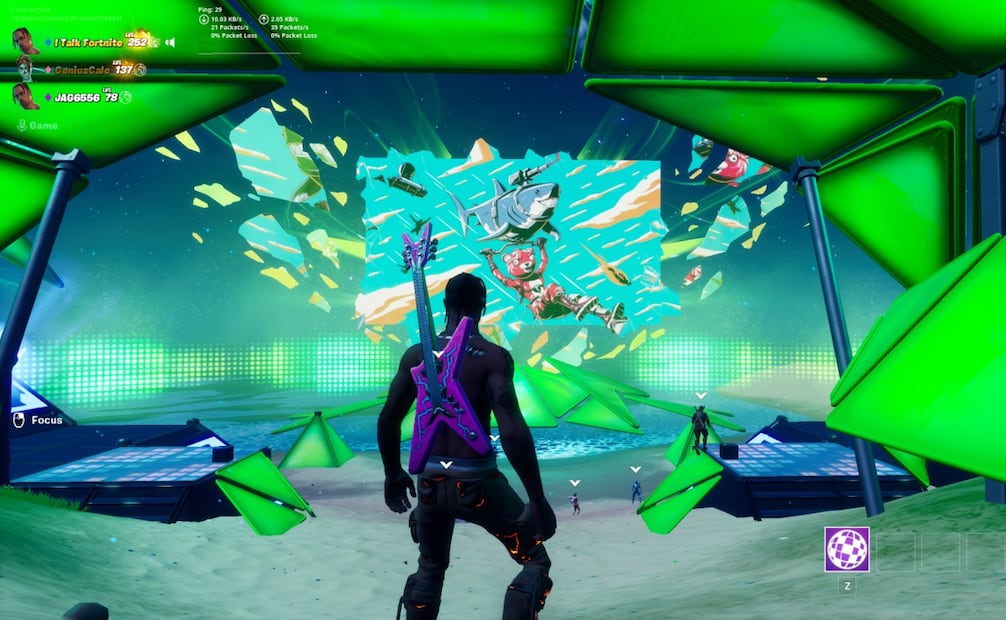Click the Game voice channel microphone indicator

point(22,125)
